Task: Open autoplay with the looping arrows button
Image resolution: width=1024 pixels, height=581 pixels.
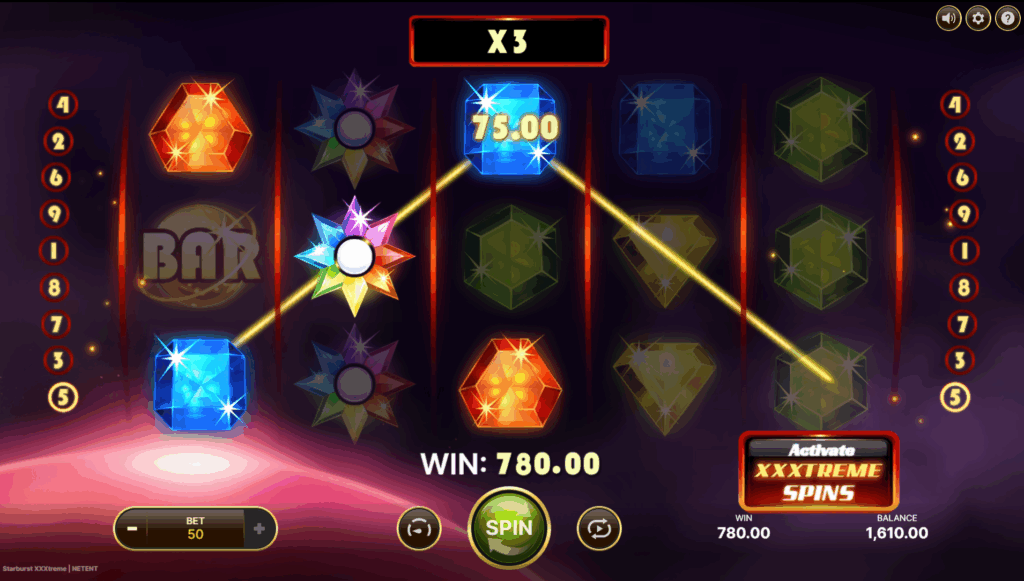Action: 599,528
